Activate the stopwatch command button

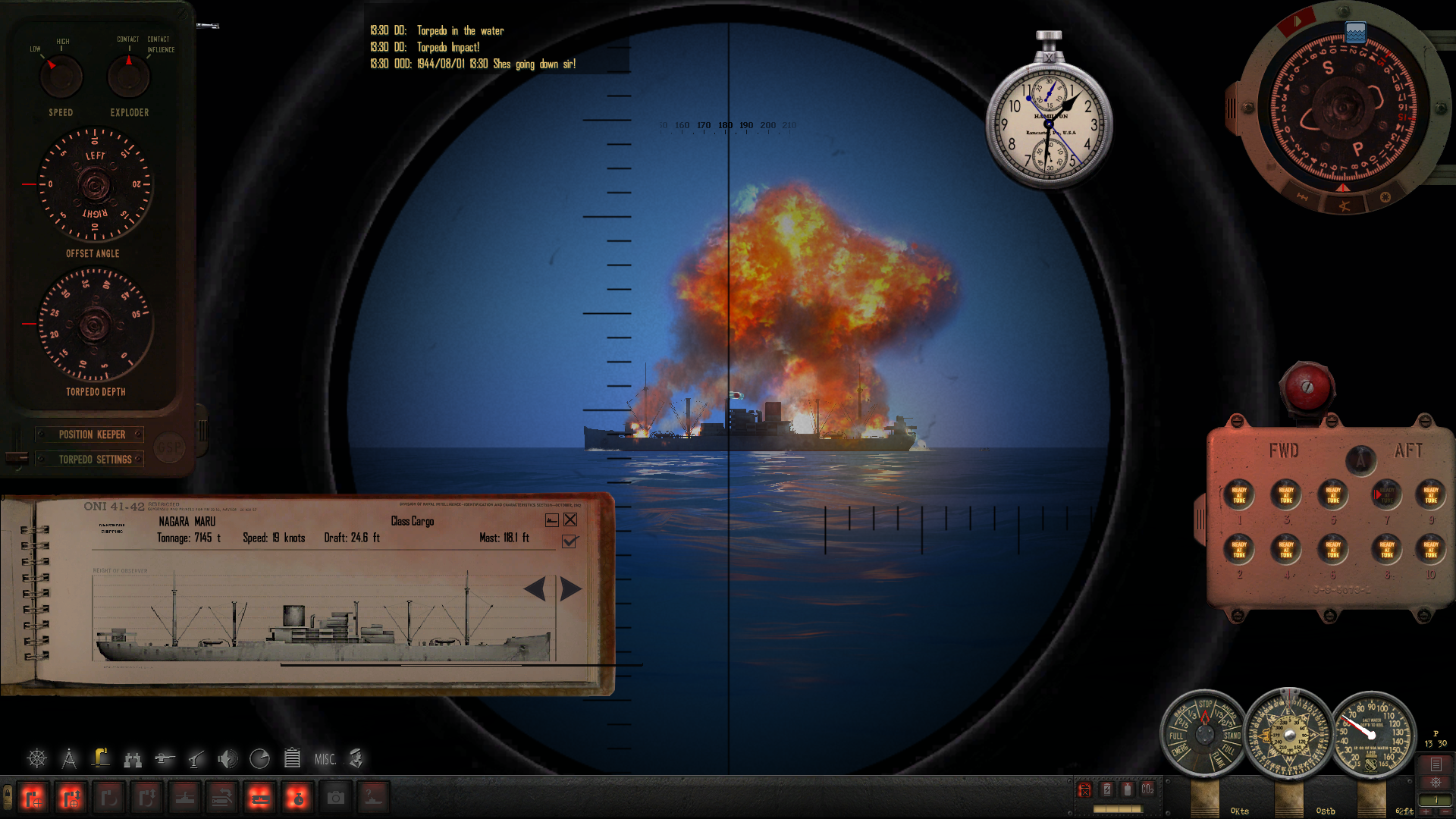point(297,798)
